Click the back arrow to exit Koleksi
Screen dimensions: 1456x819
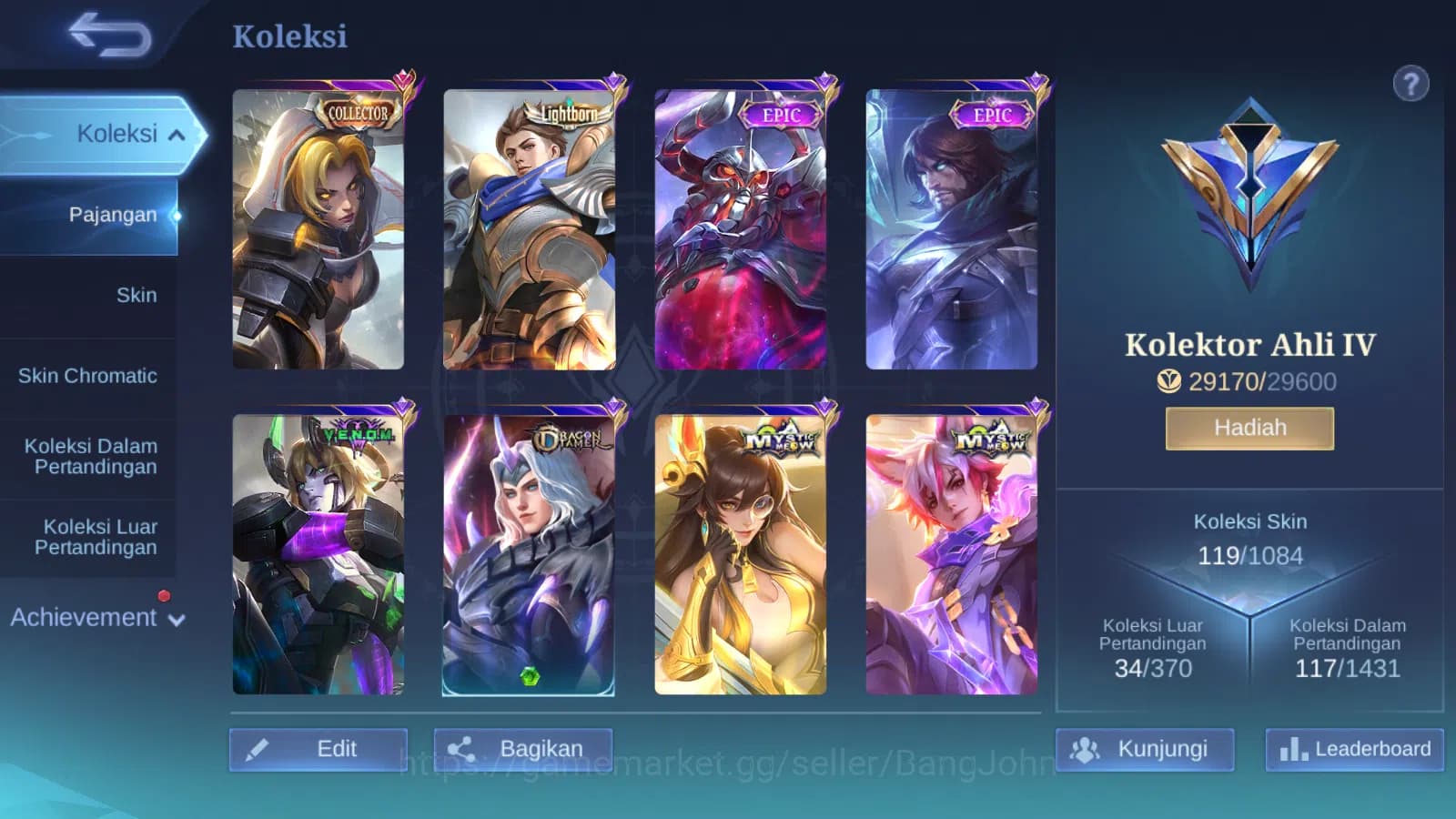pyautogui.click(x=109, y=35)
